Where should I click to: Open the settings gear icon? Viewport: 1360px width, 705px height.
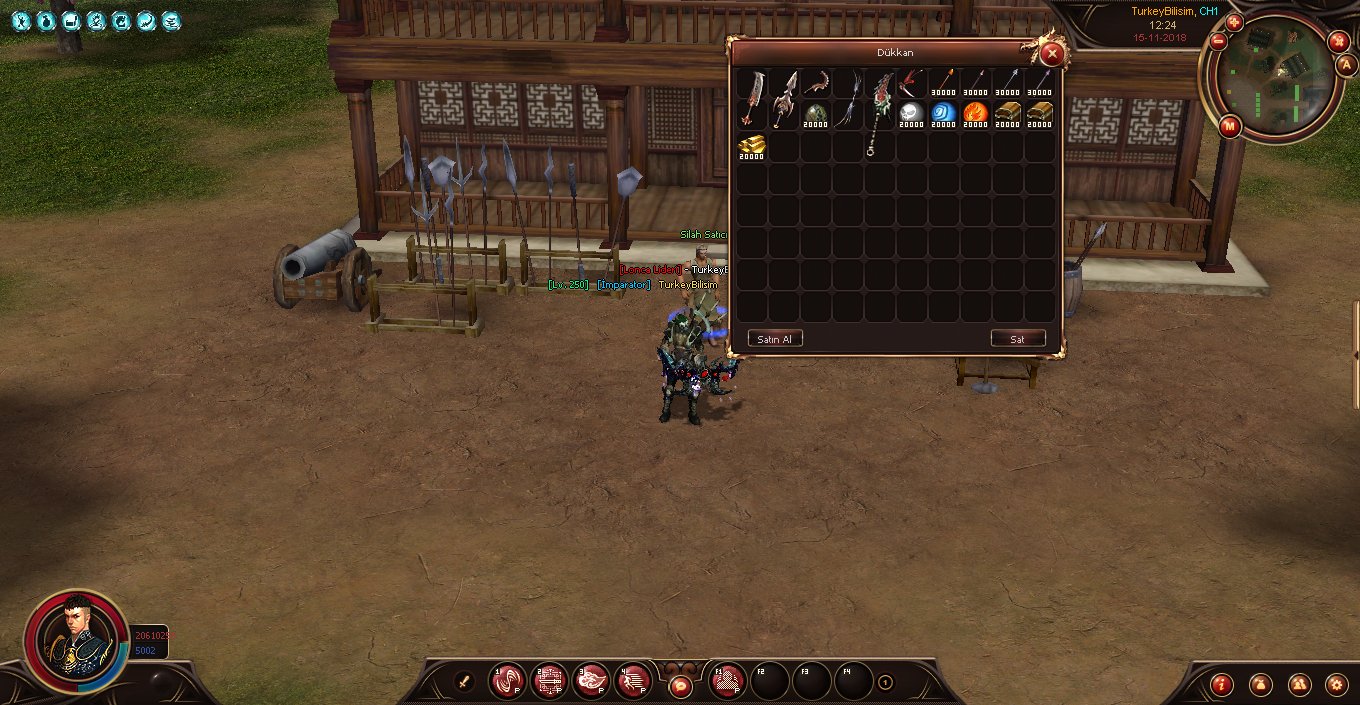tap(1335, 685)
